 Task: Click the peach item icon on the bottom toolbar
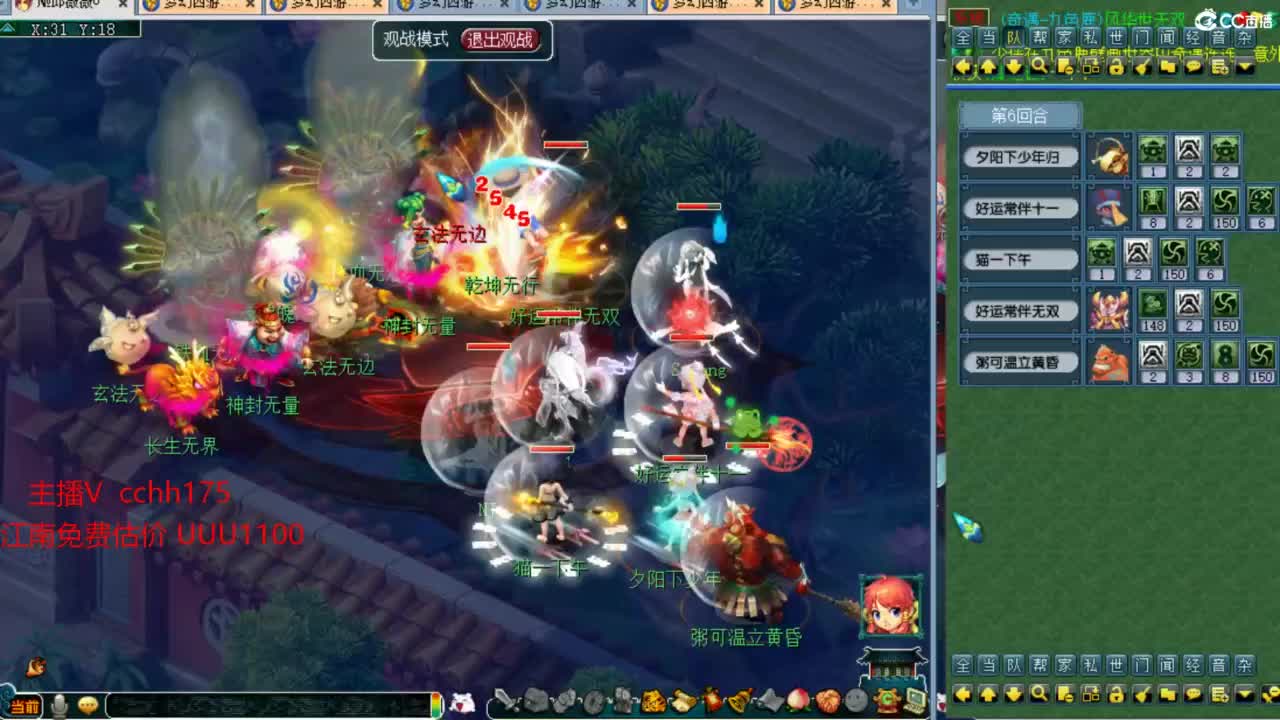pos(798,699)
